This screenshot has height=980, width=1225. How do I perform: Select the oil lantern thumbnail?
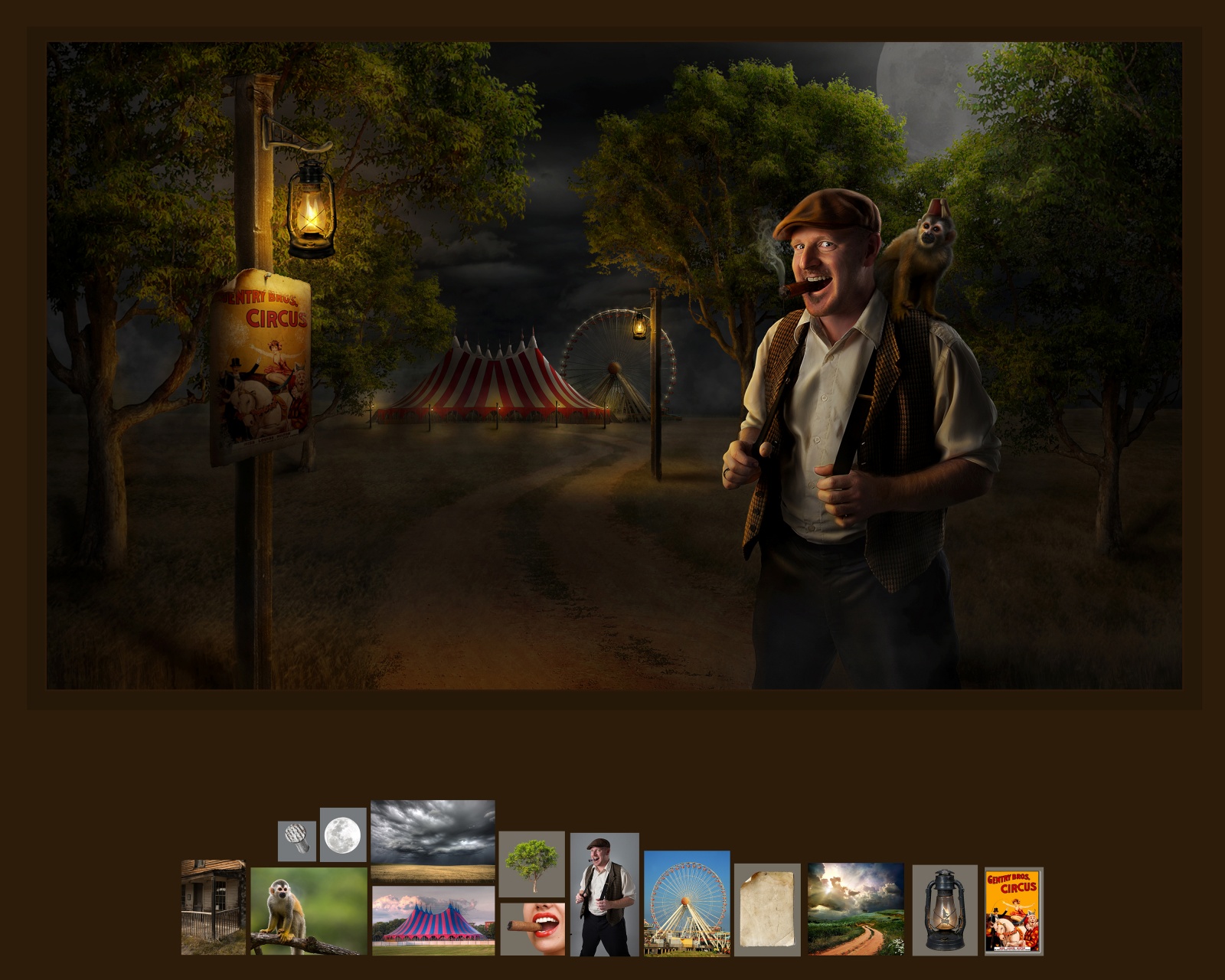tap(945, 910)
